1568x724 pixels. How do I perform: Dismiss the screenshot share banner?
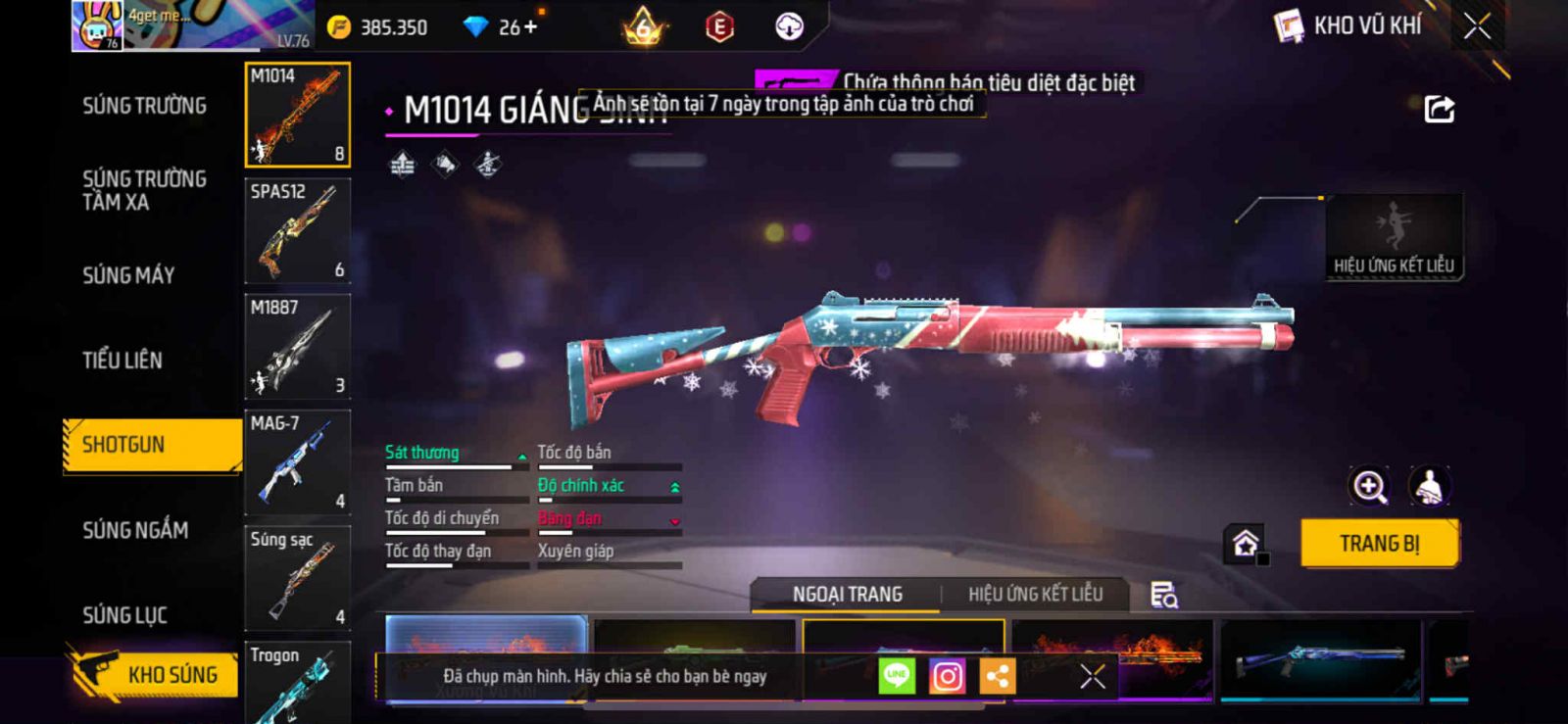click(1092, 676)
